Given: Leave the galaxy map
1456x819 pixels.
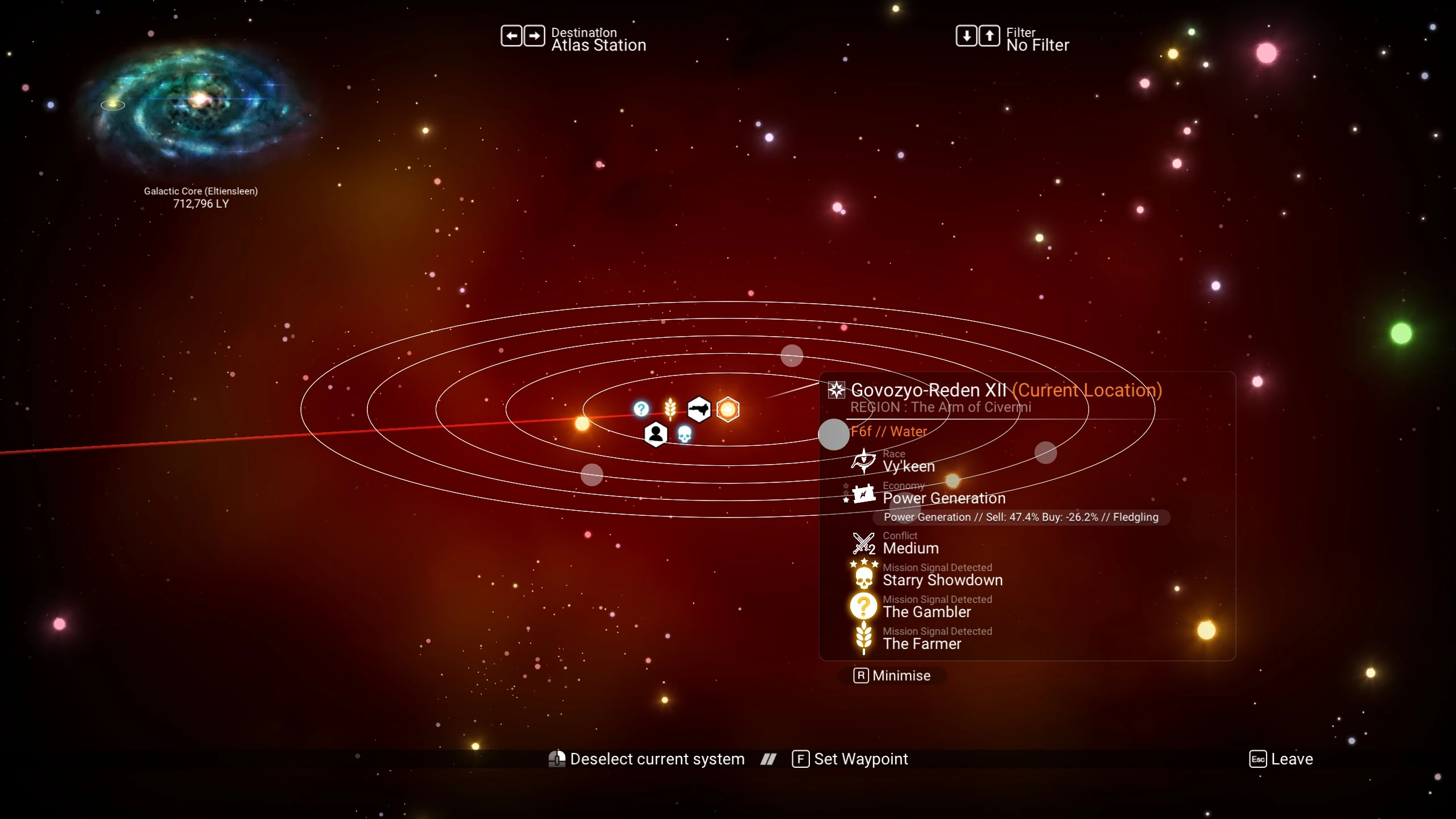Looking at the screenshot, I should pyautogui.click(x=1281, y=759).
